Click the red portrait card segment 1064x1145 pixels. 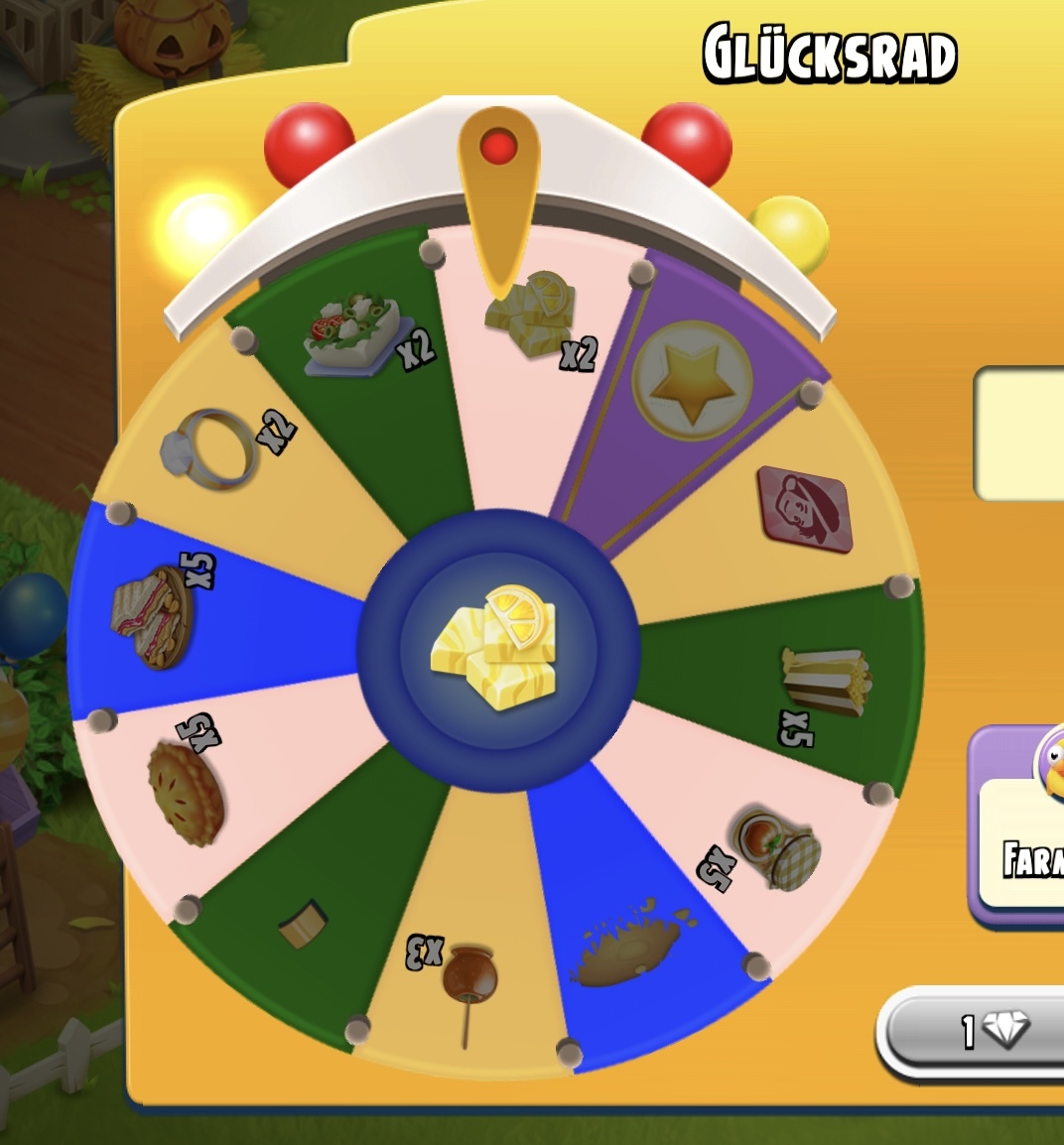806,508
